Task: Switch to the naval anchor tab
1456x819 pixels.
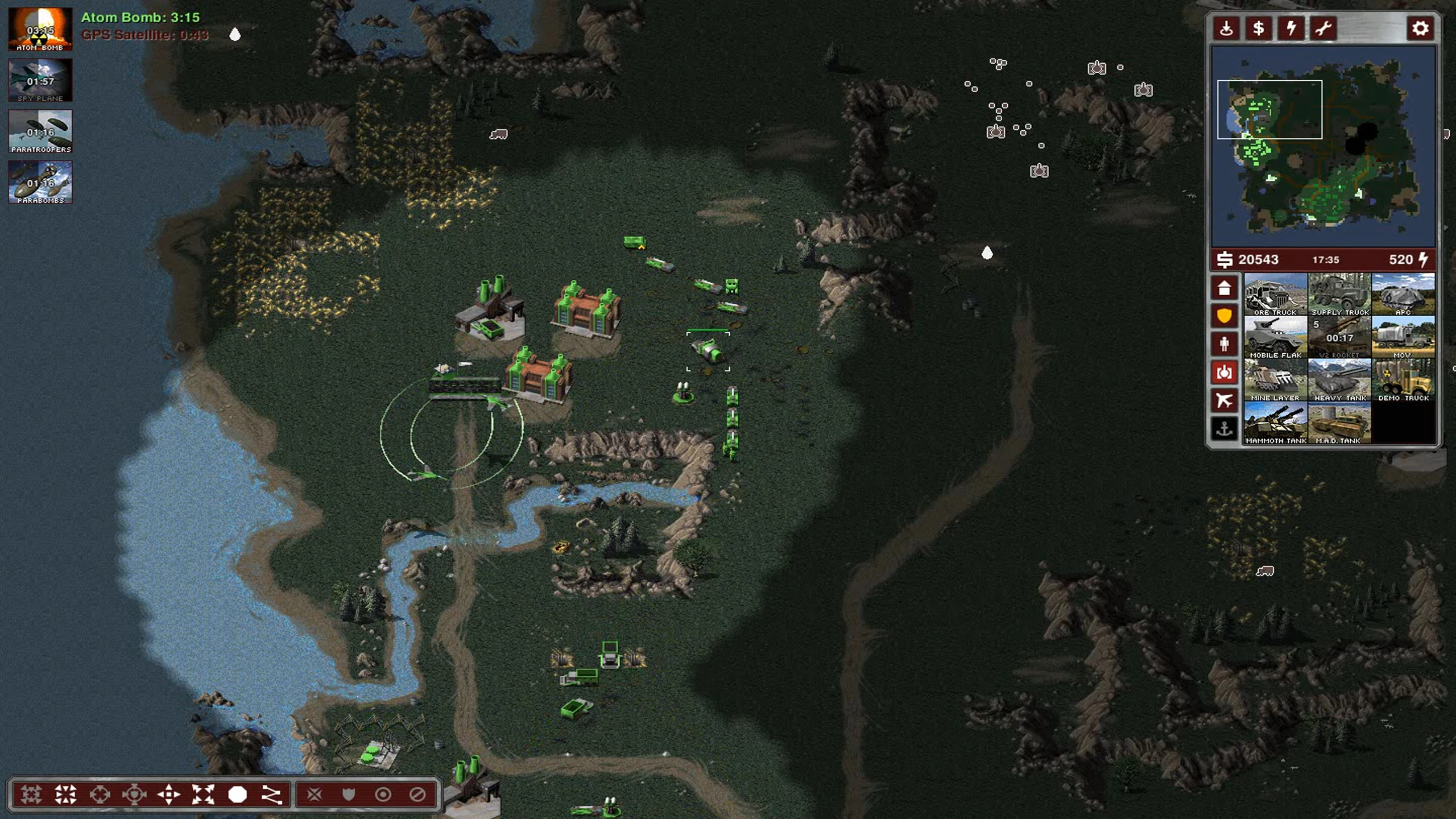Action: pos(1224,428)
